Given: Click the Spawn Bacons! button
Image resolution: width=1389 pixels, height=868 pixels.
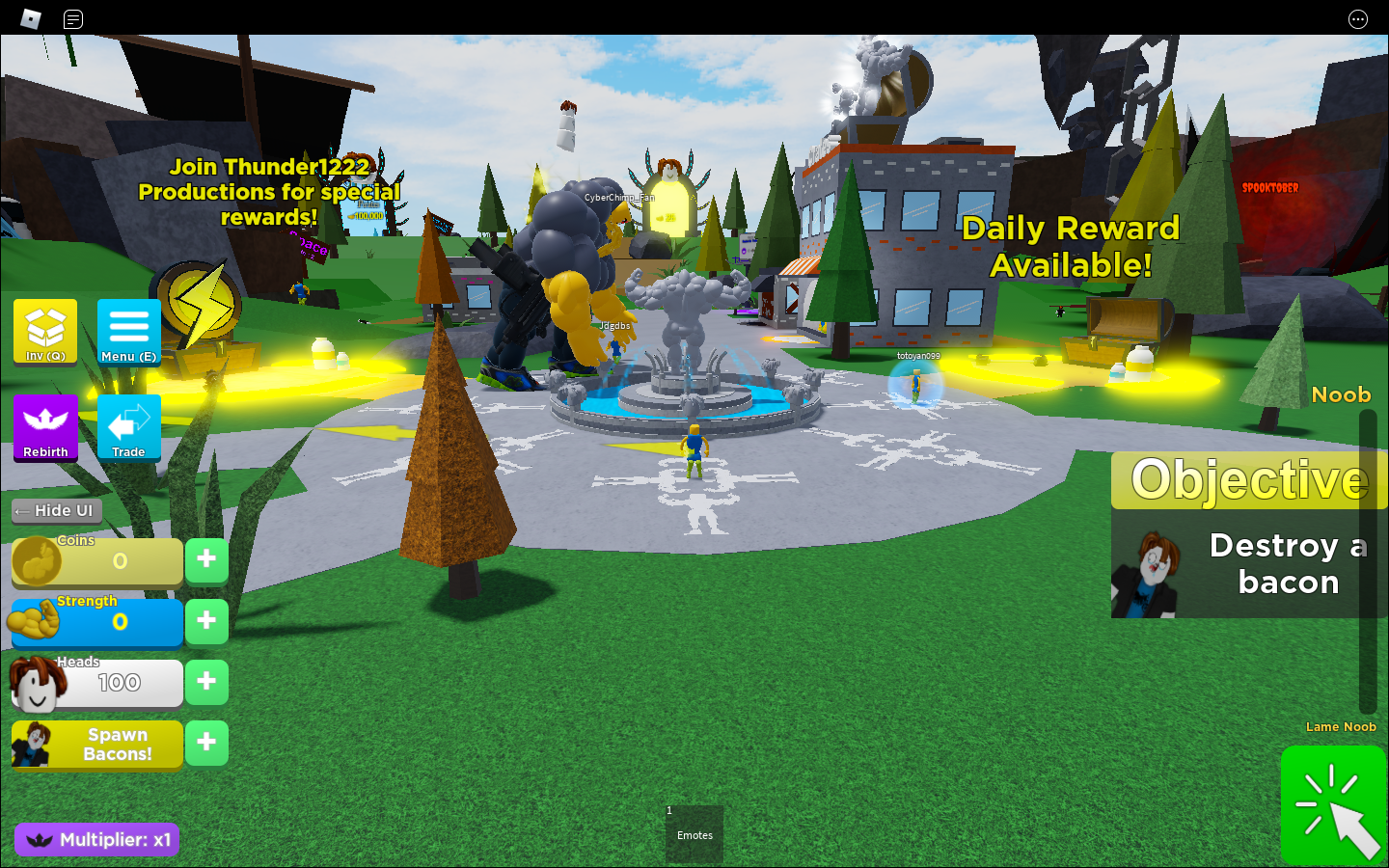Looking at the screenshot, I should coord(115,744).
